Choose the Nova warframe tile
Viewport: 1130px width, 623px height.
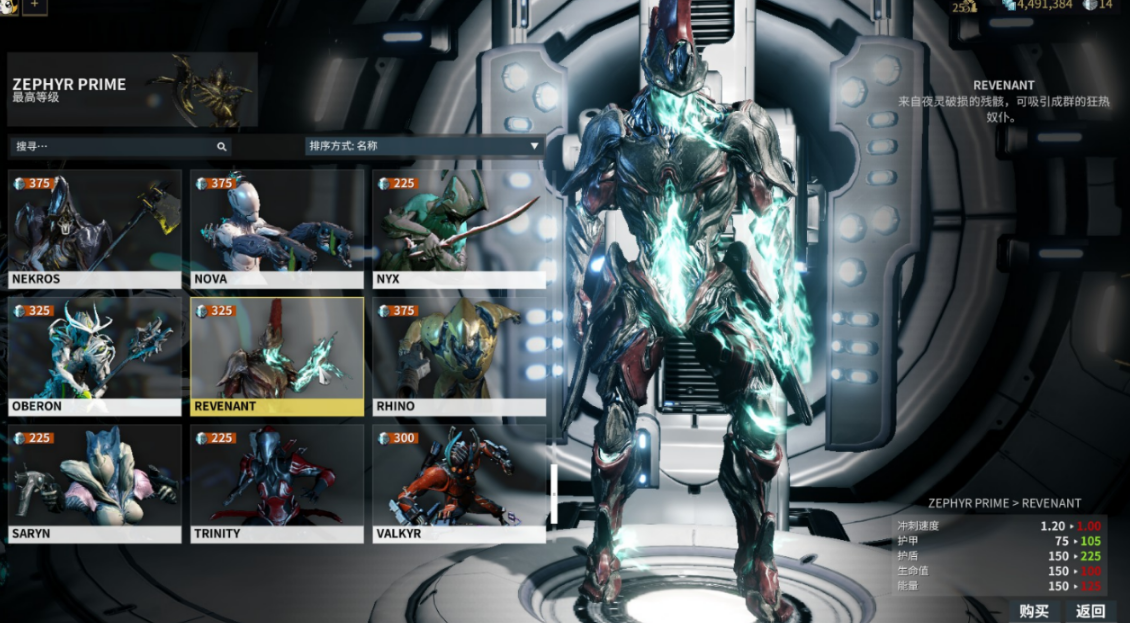click(x=277, y=228)
